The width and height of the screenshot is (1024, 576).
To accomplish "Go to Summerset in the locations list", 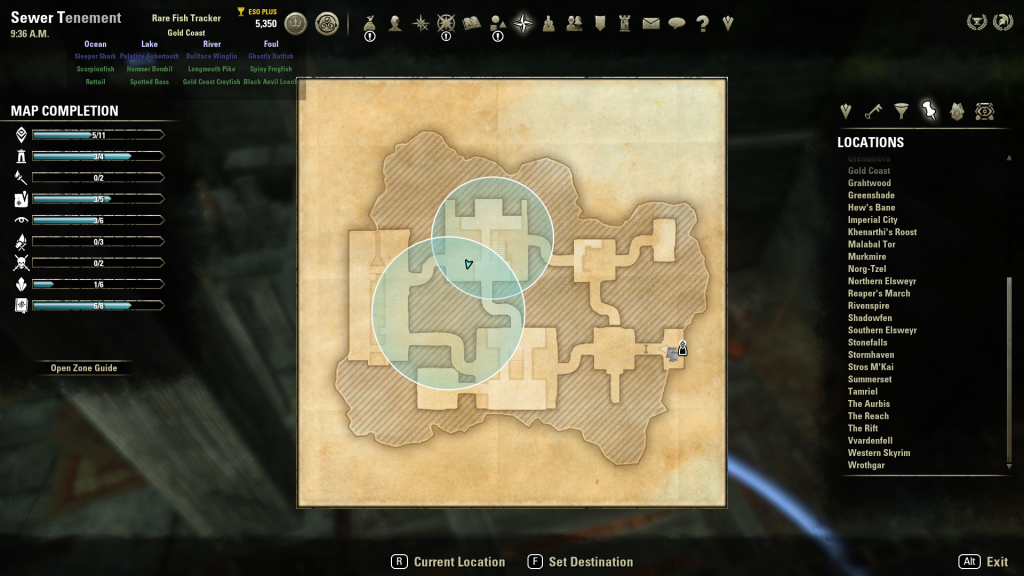I will coord(869,380).
